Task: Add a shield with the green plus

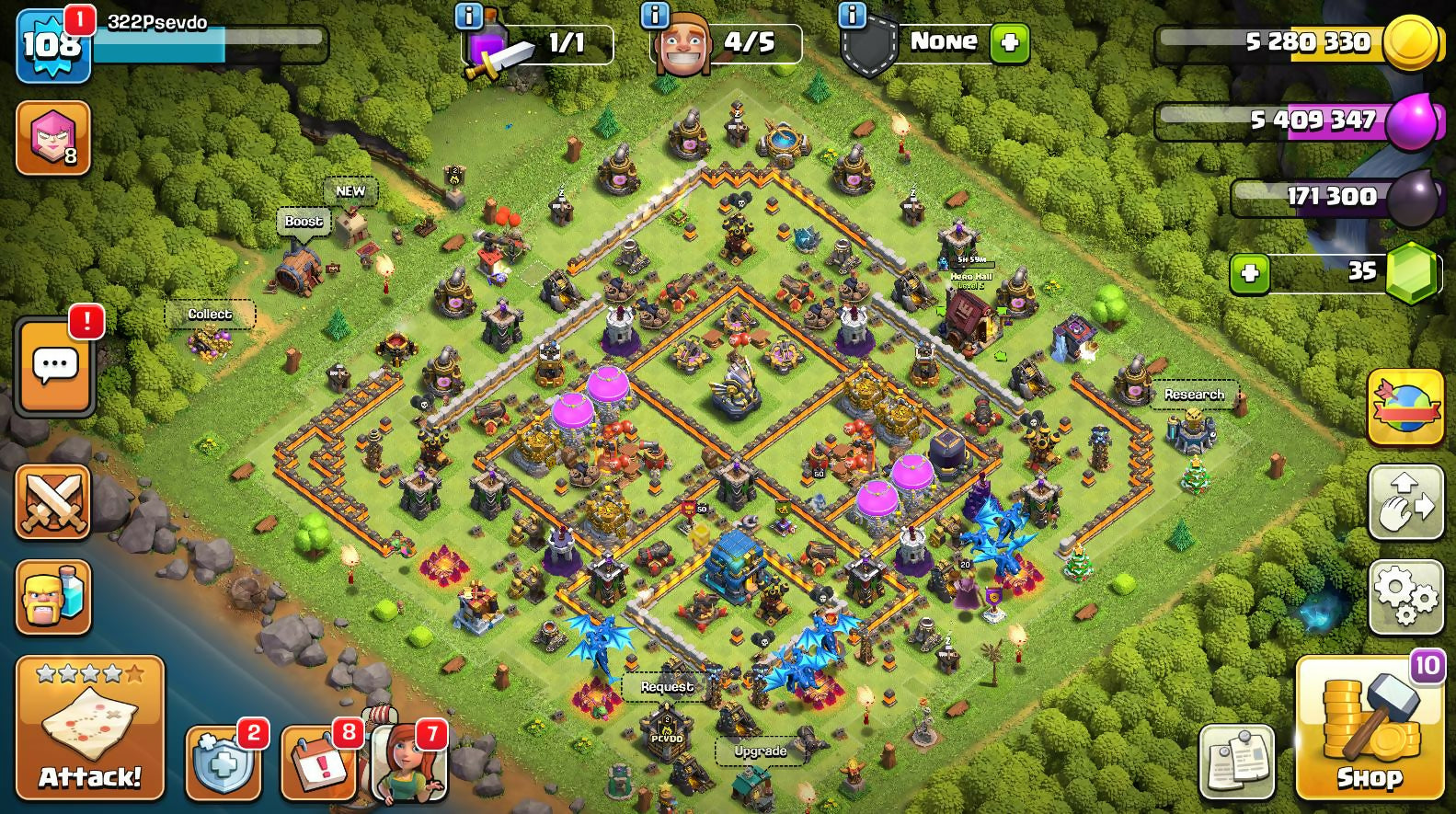Action: [1009, 43]
